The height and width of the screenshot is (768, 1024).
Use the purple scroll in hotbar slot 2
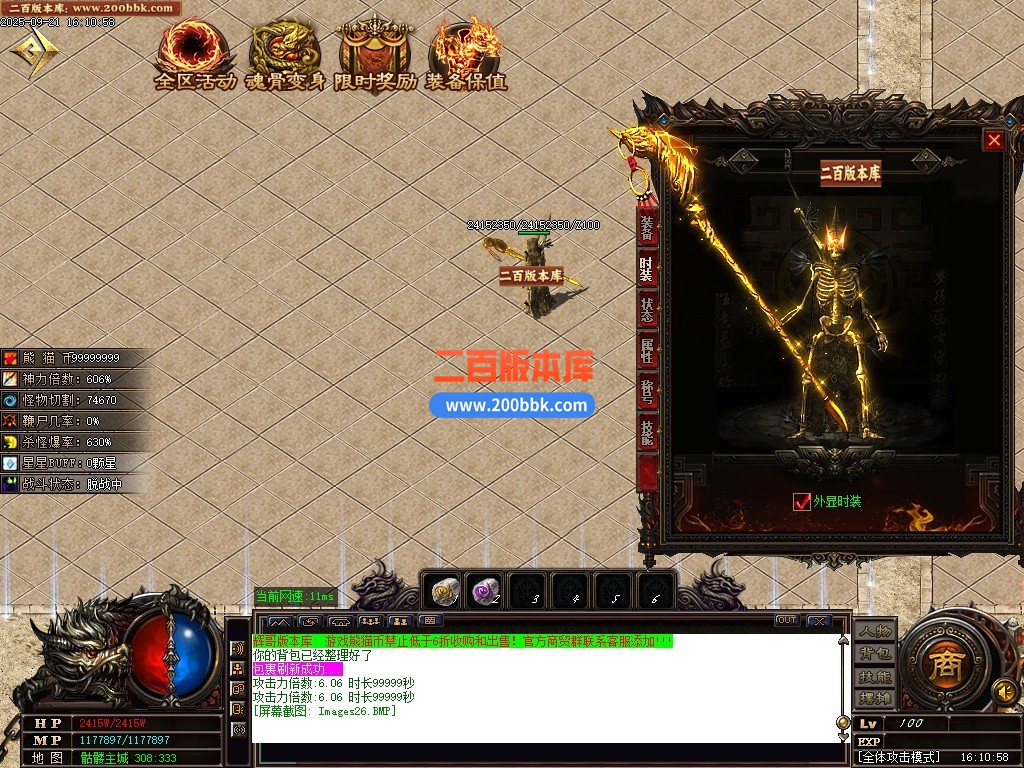click(486, 592)
